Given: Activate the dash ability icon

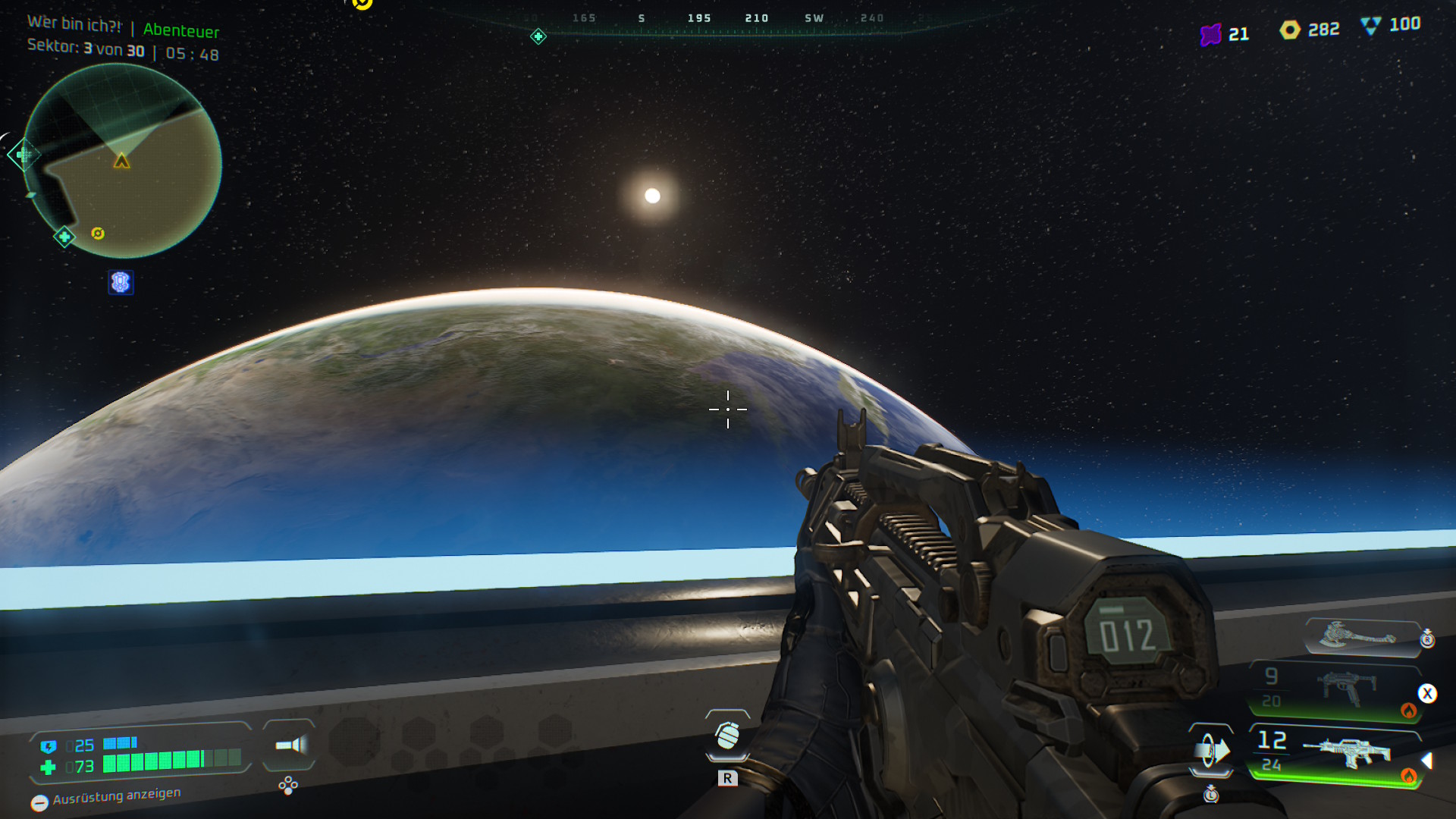Looking at the screenshot, I should 1211,751.
